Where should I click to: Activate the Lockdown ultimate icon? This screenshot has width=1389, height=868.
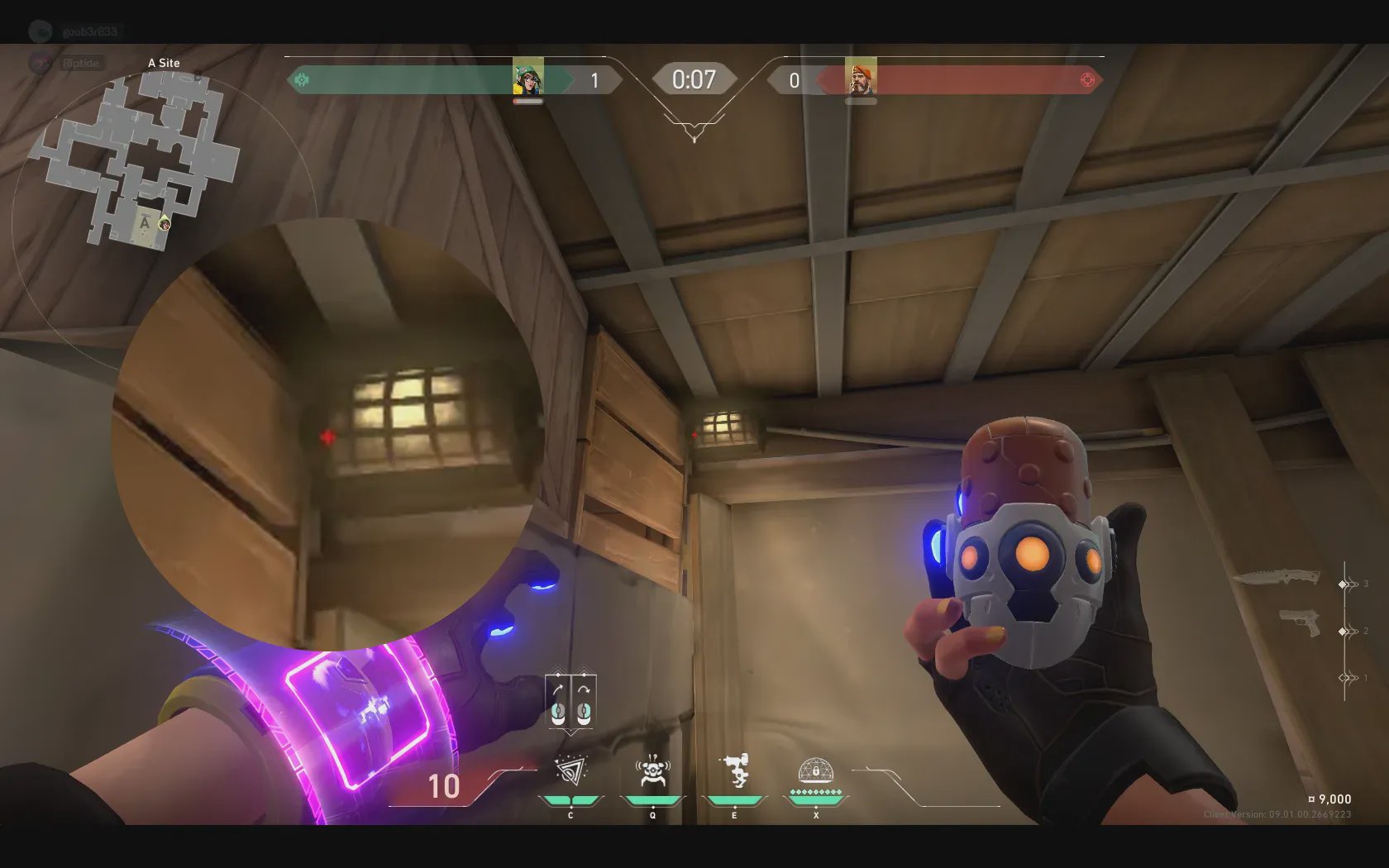click(x=815, y=772)
